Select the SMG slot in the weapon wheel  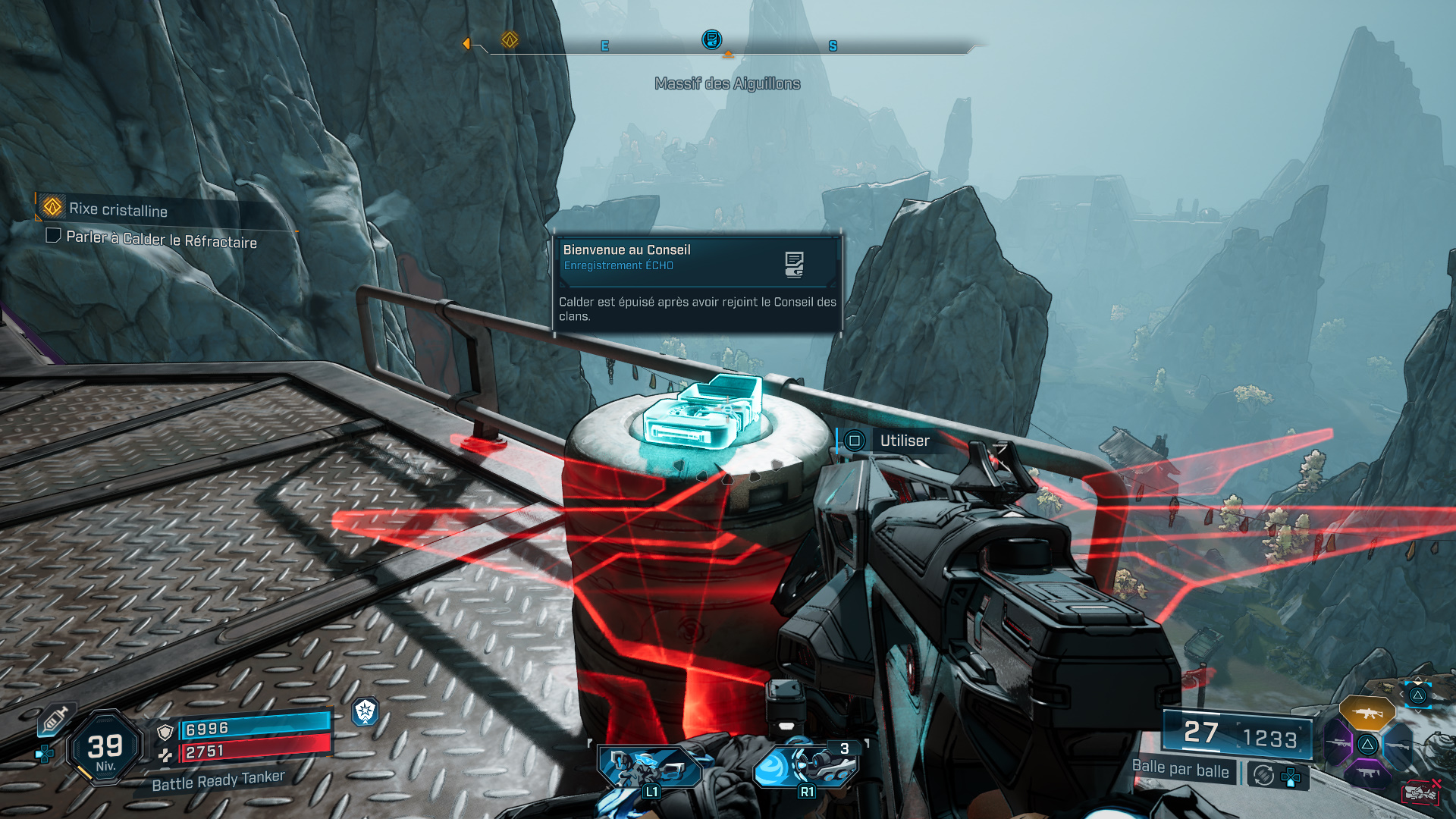click(1370, 773)
